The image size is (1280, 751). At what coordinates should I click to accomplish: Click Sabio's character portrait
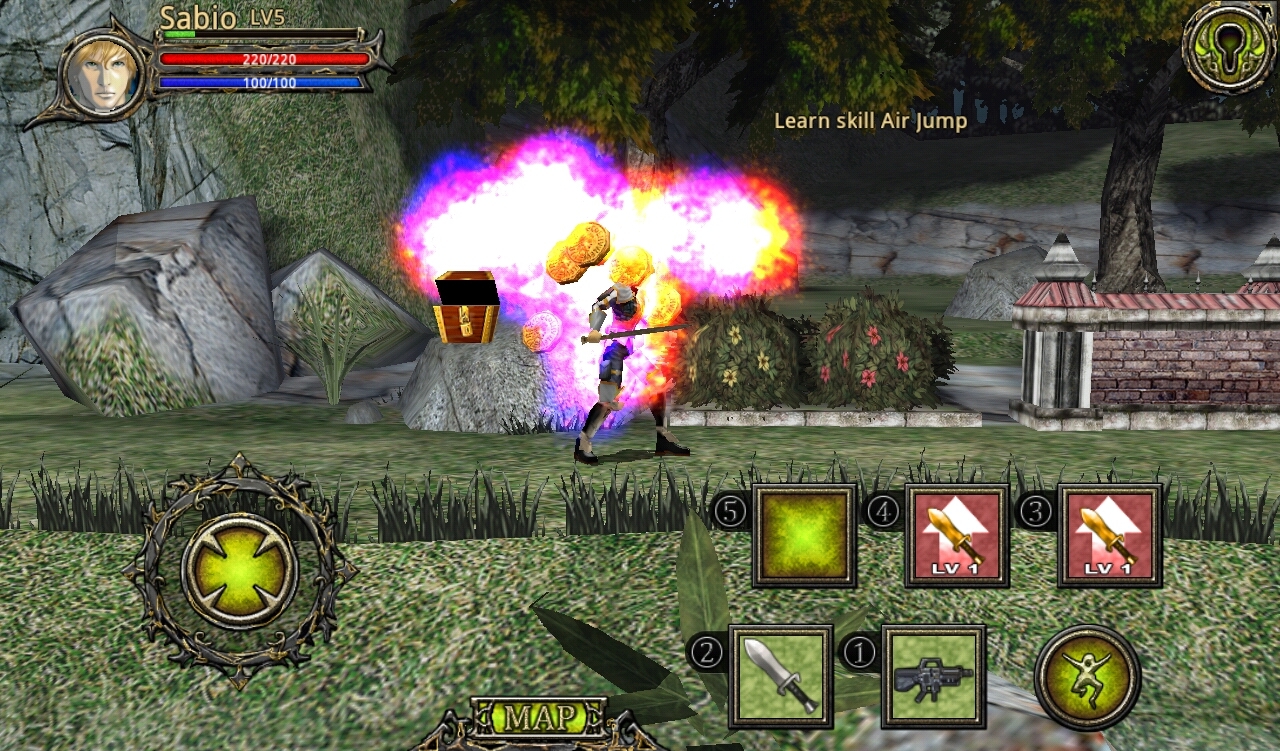[x=100, y=74]
